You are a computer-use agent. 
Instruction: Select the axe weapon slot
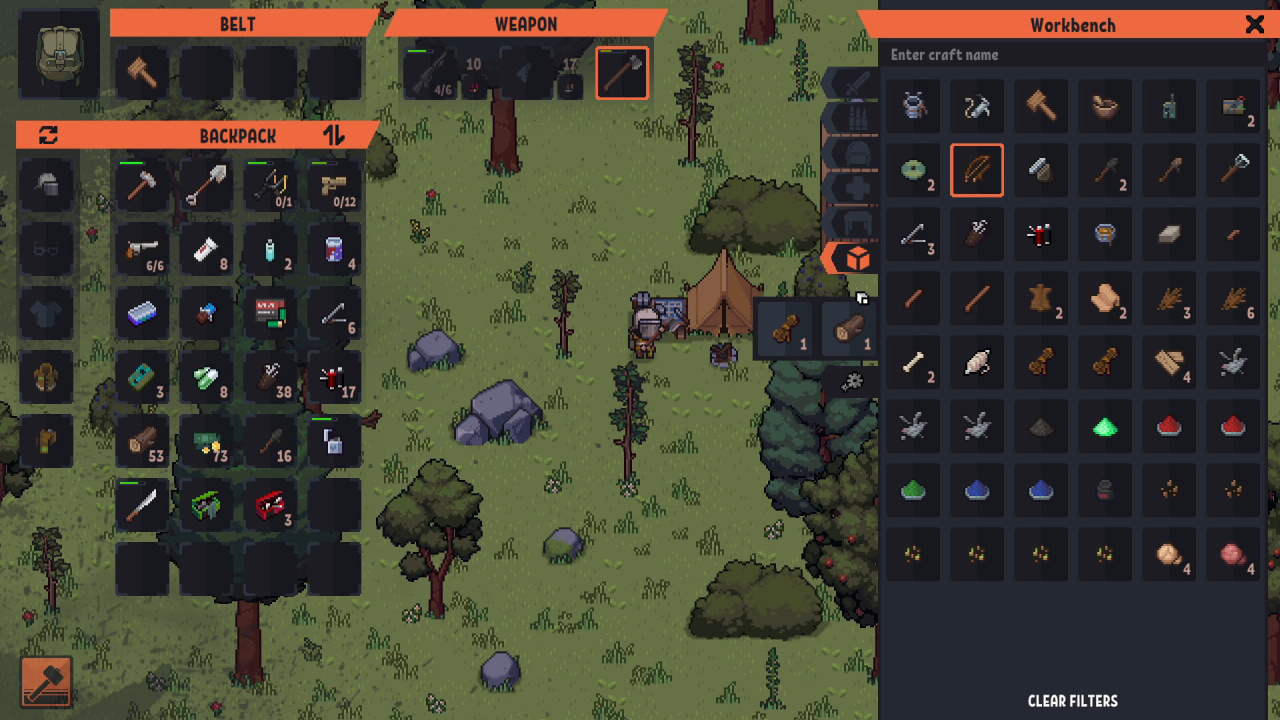click(x=622, y=73)
